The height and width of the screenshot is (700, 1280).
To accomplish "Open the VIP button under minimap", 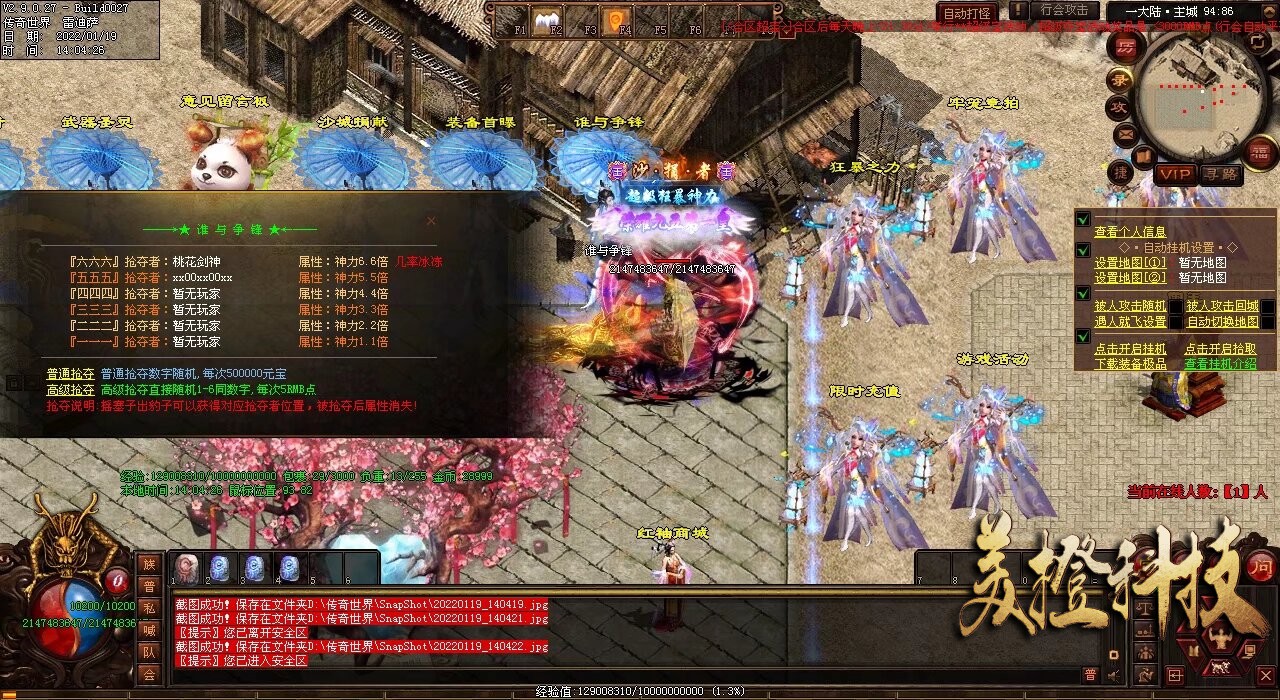I will (1174, 173).
